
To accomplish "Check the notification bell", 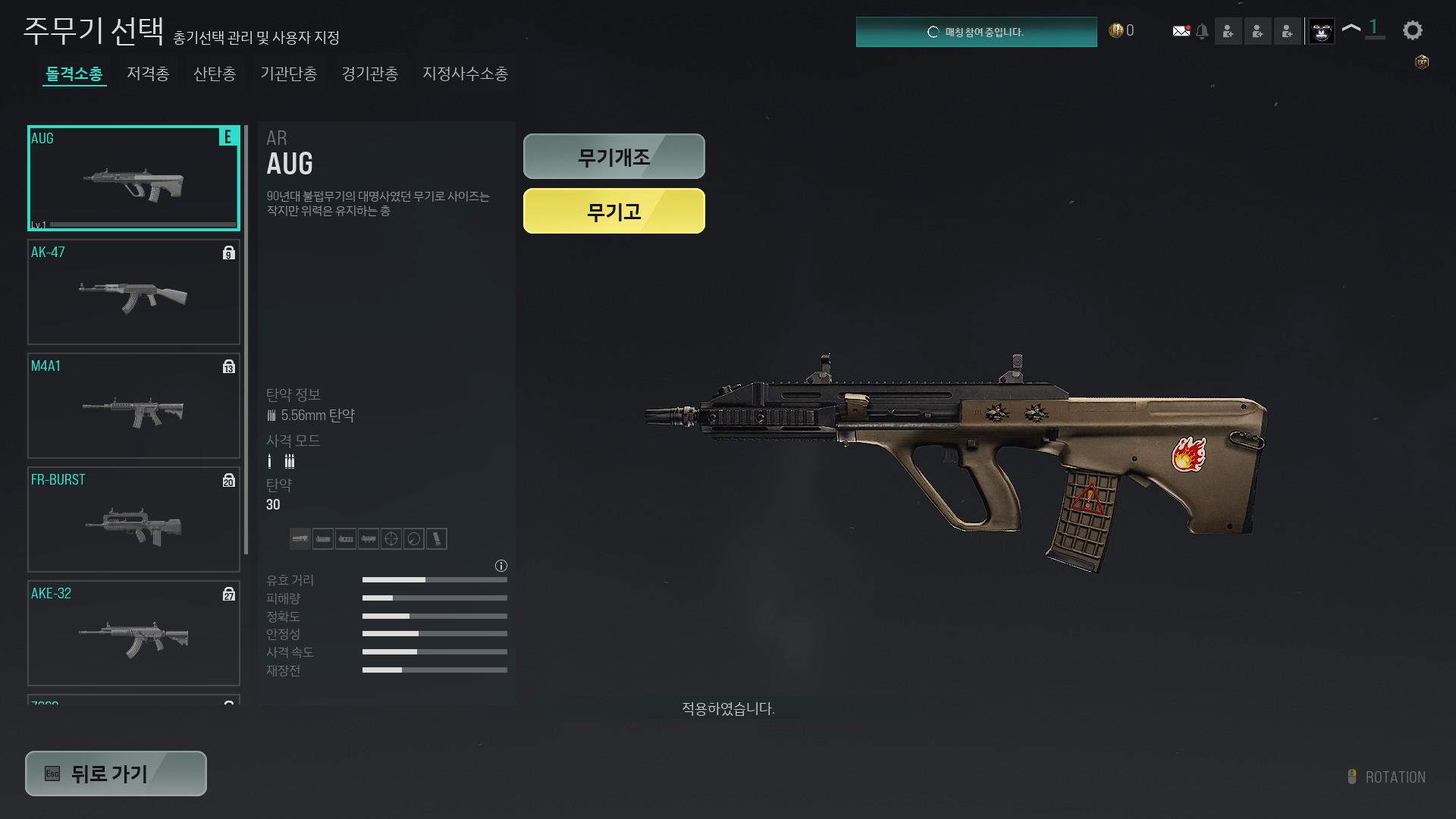I will click(x=1202, y=31).
